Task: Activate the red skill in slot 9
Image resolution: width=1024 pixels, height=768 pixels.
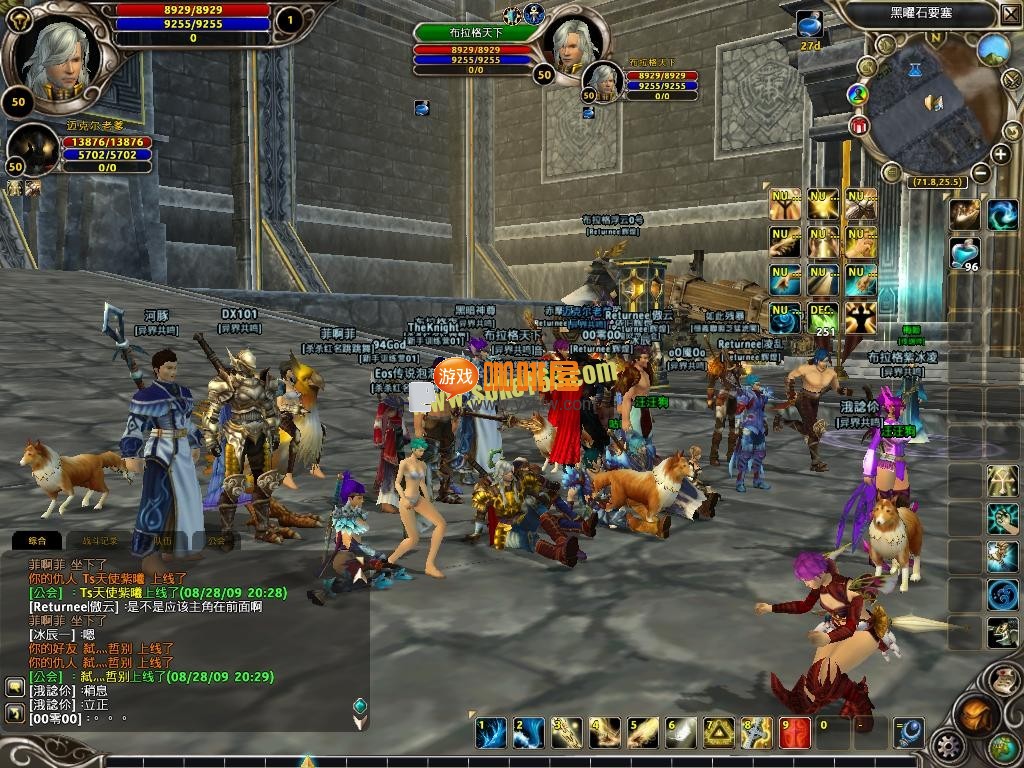Action: 795,733
